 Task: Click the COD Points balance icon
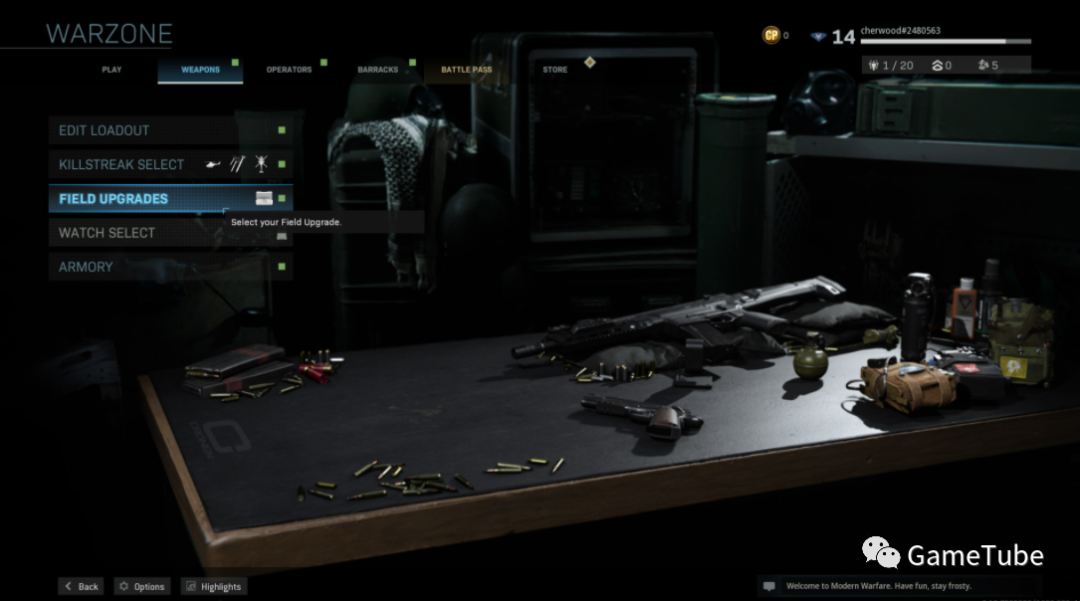point(771,36)
